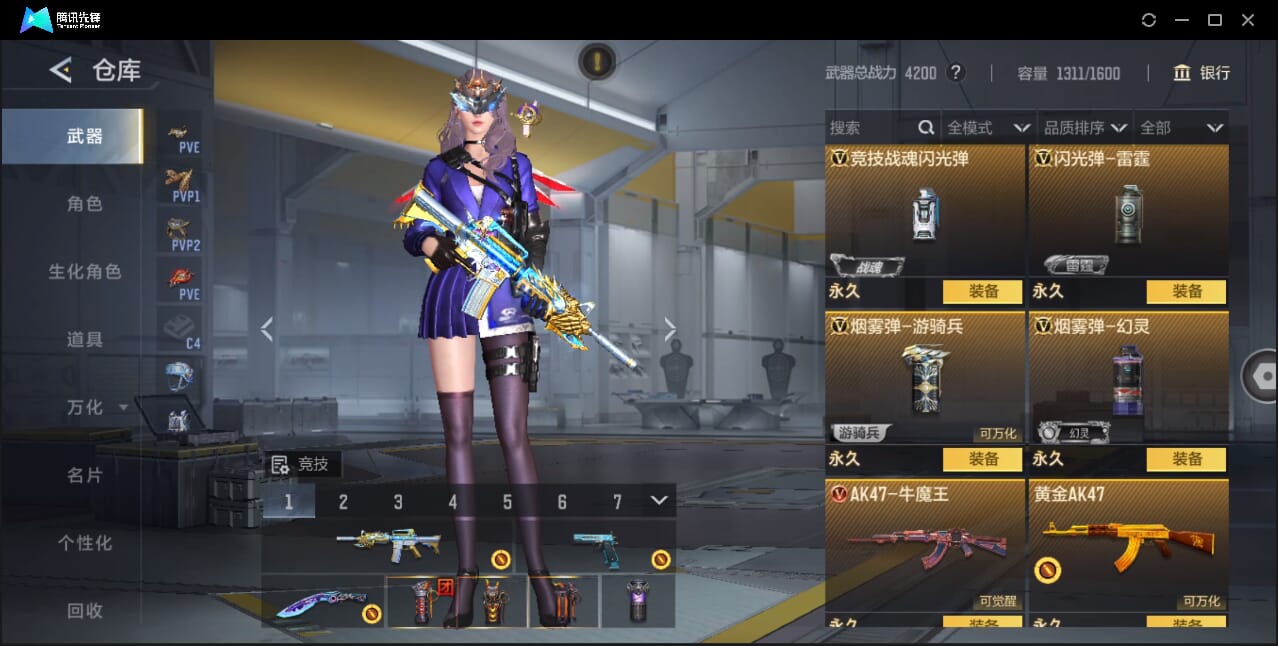Equip the 竞技战魂闪光弹 flashbang

pos(982,292)
